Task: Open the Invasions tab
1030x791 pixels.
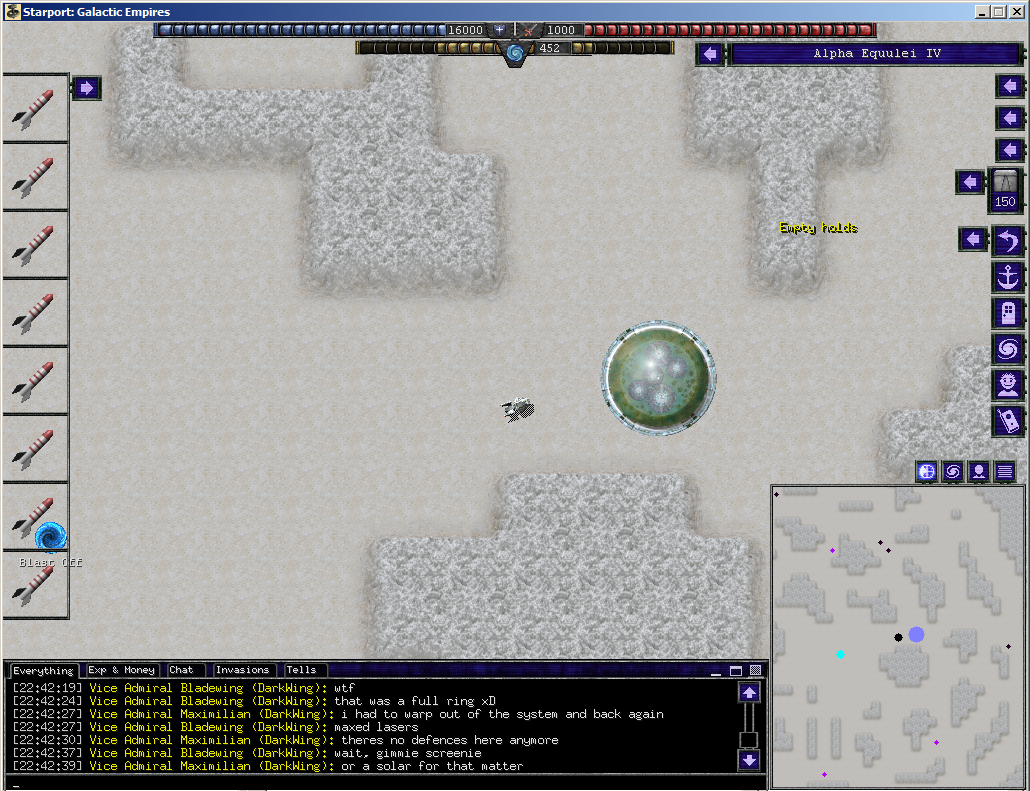Action: coord(242,670)
